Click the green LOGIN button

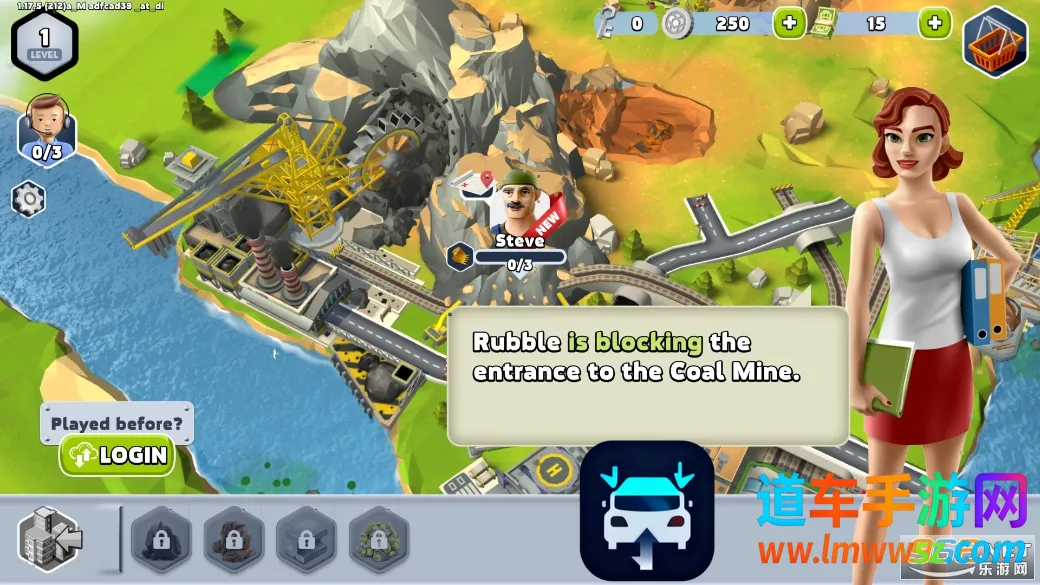pos(117,456)
